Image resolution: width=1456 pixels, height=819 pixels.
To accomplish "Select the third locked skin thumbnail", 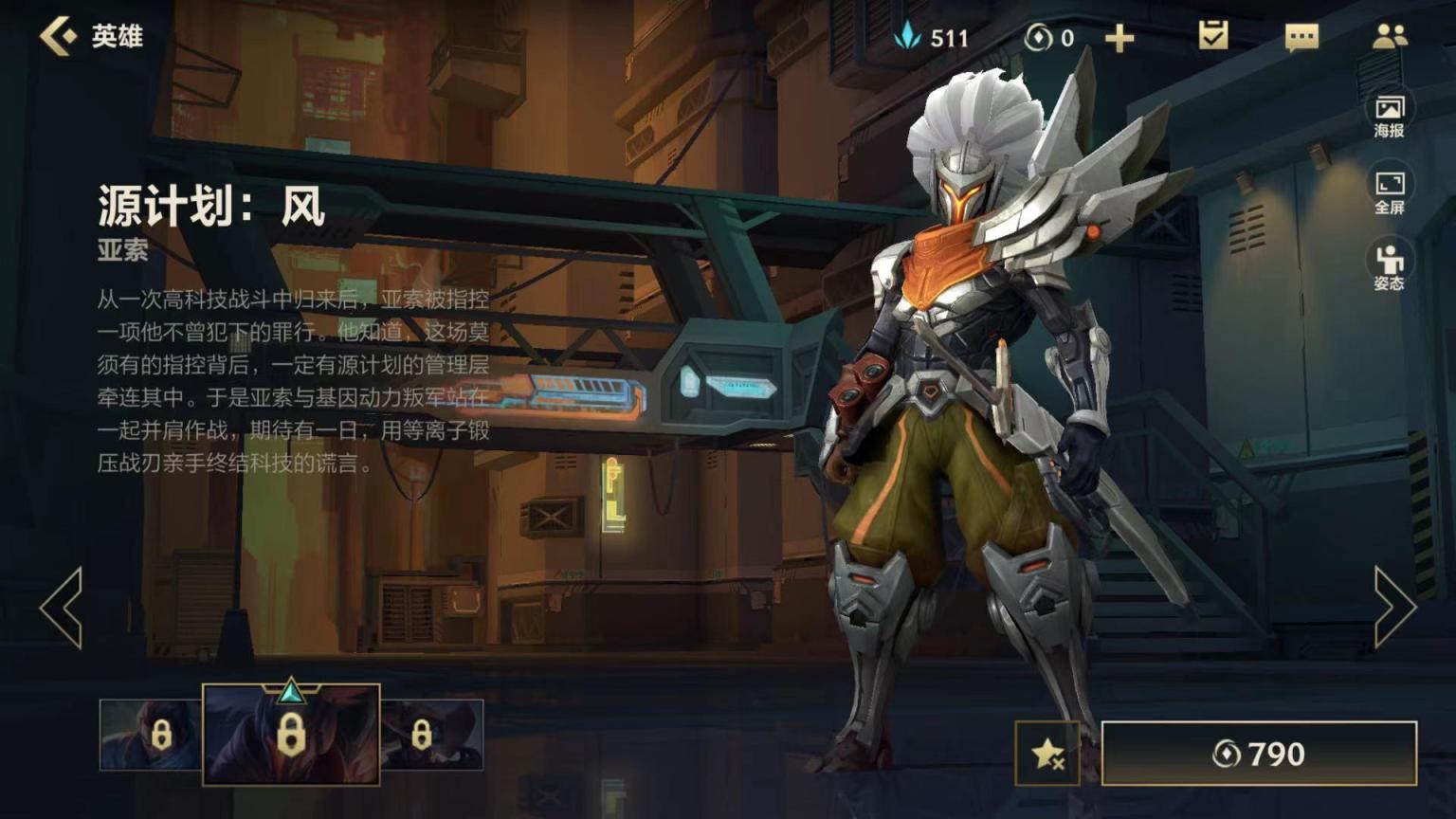I will [432, 735].
